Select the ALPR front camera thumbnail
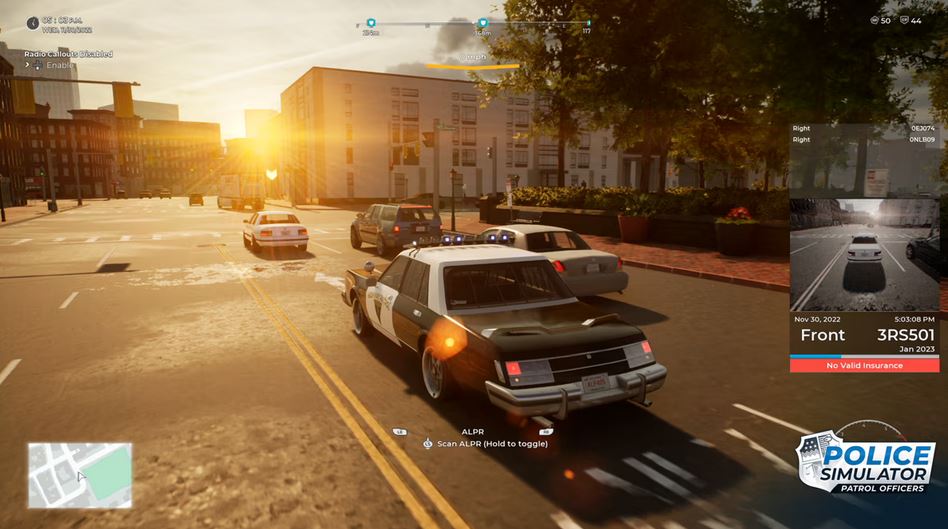Screen dimensions: 948x529 [864, 254]
